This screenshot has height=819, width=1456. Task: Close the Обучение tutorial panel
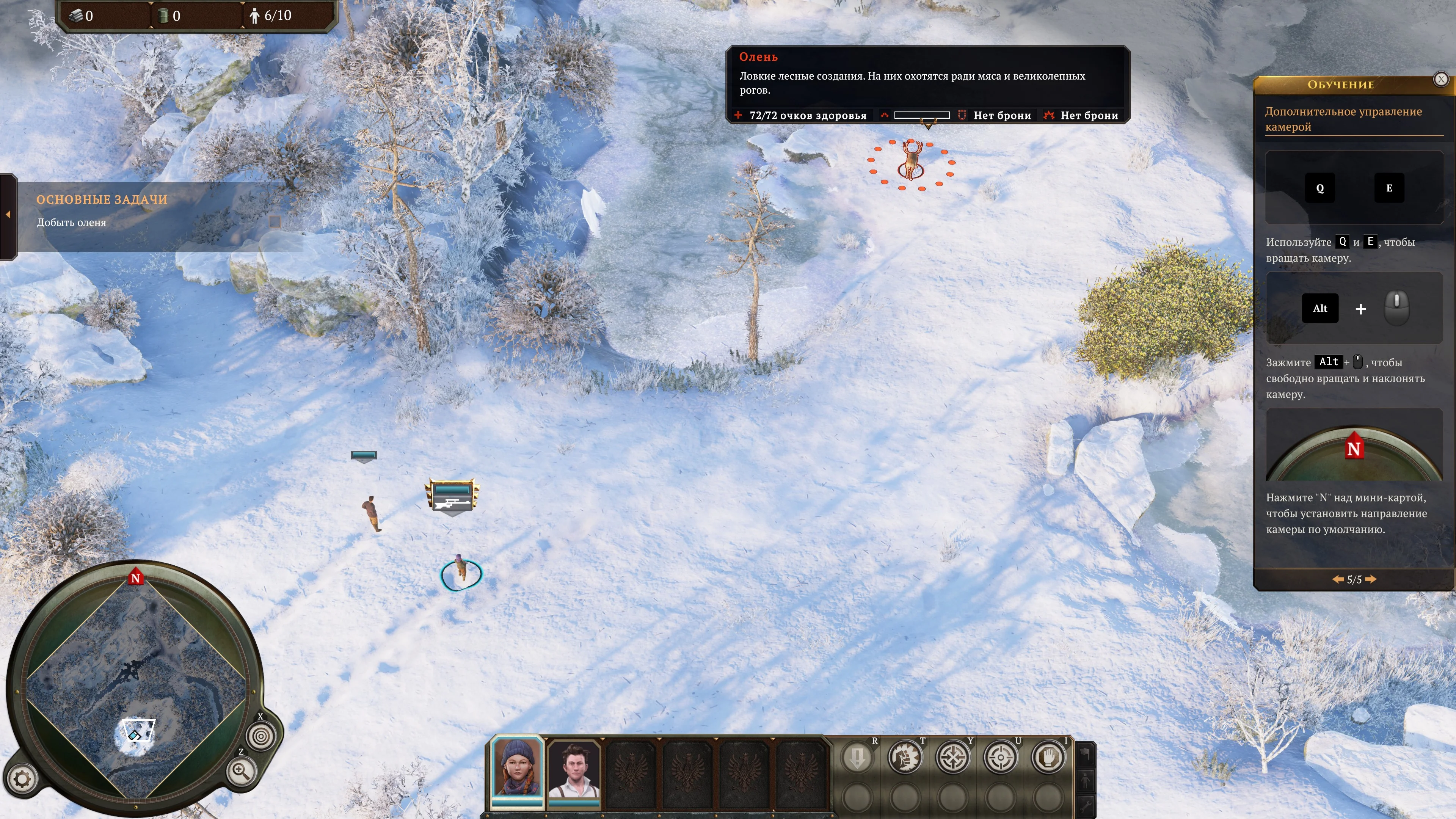(x=1441, y=80)
